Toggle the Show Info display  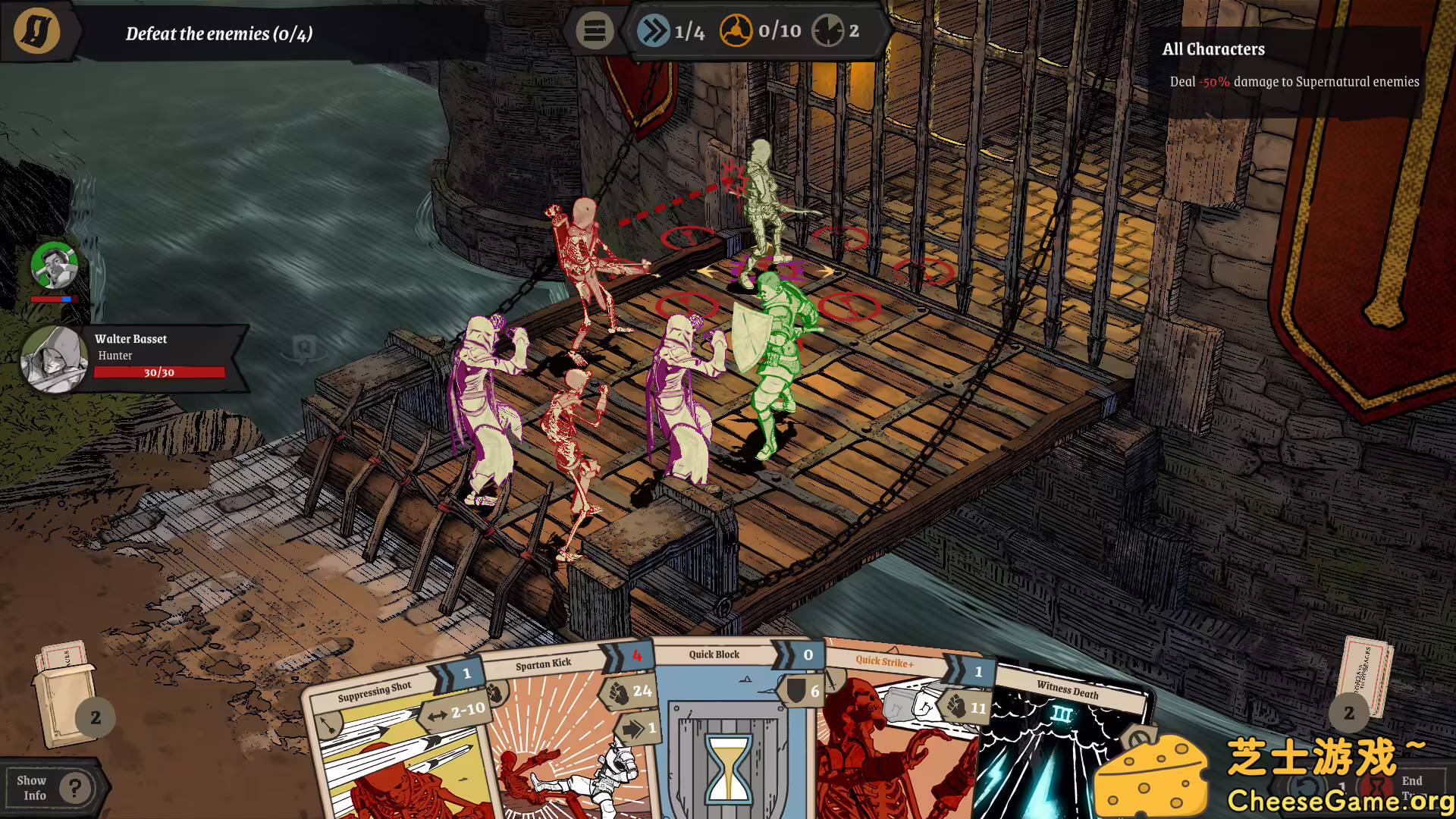[x=33, y=786]
